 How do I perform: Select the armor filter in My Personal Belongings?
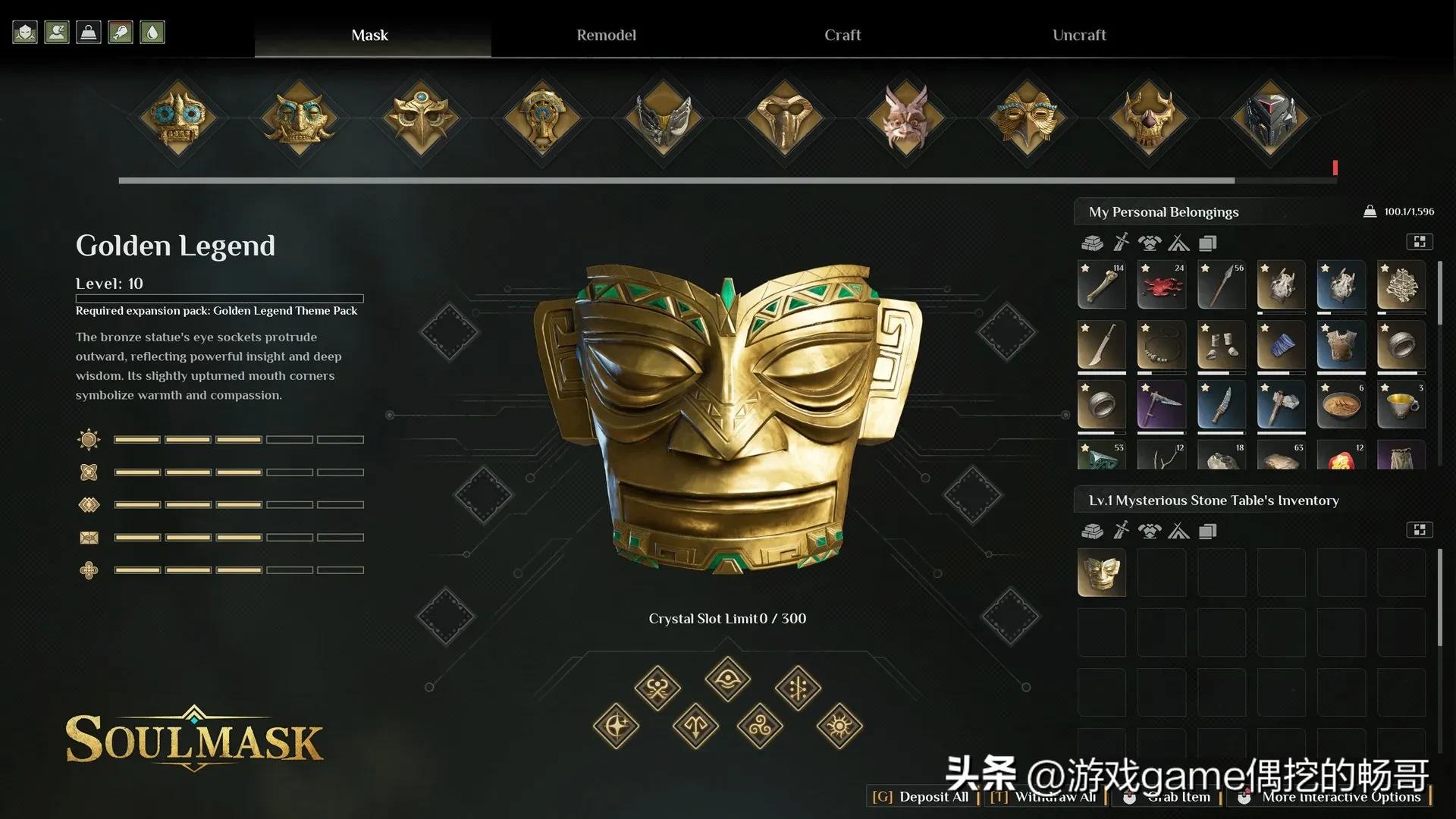tap(1150, 243)
